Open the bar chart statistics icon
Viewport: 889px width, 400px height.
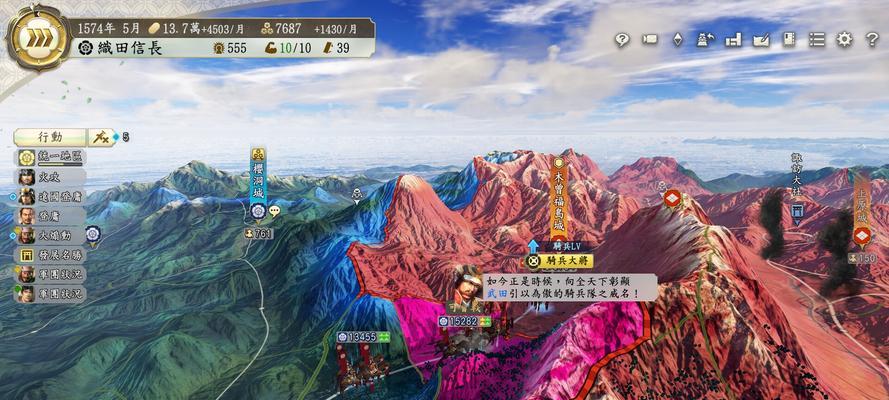pos(733,40)
